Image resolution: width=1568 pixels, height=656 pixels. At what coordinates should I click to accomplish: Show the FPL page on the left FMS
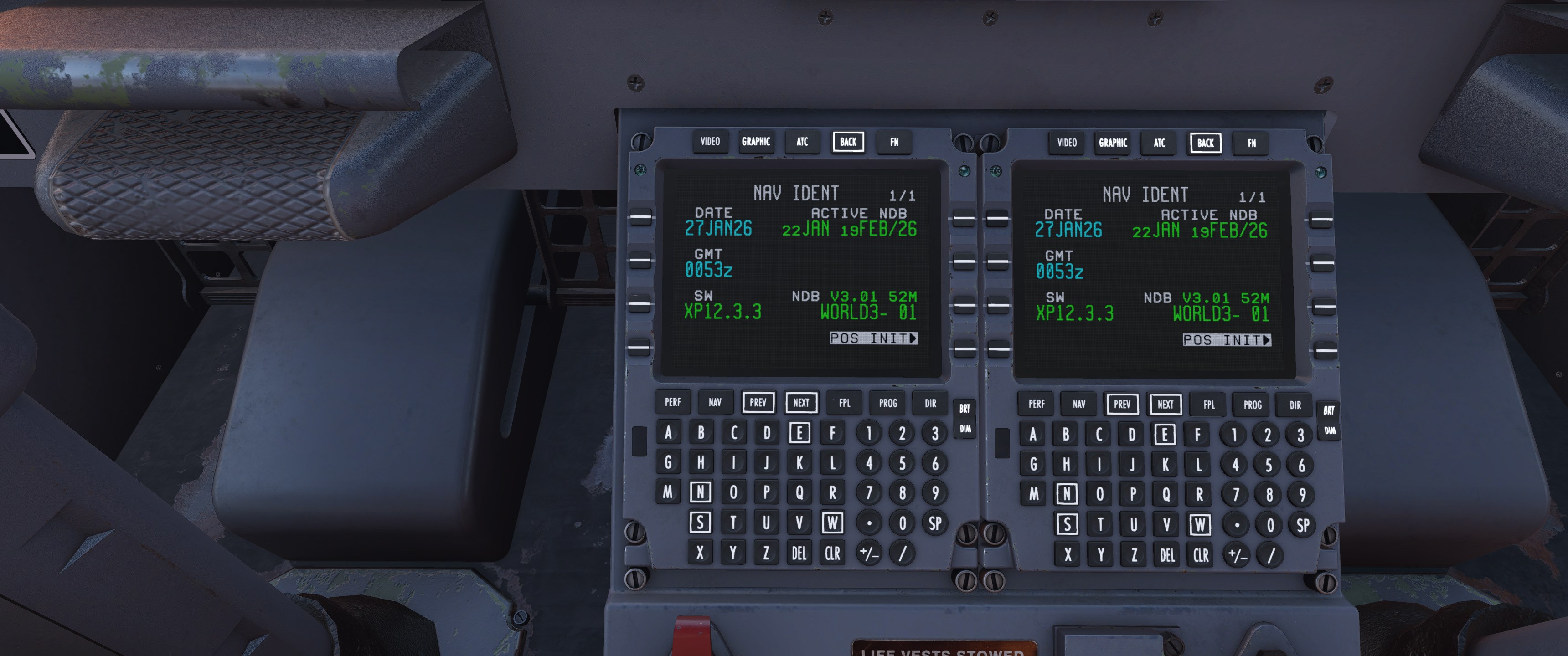click(x=844, y=403)
